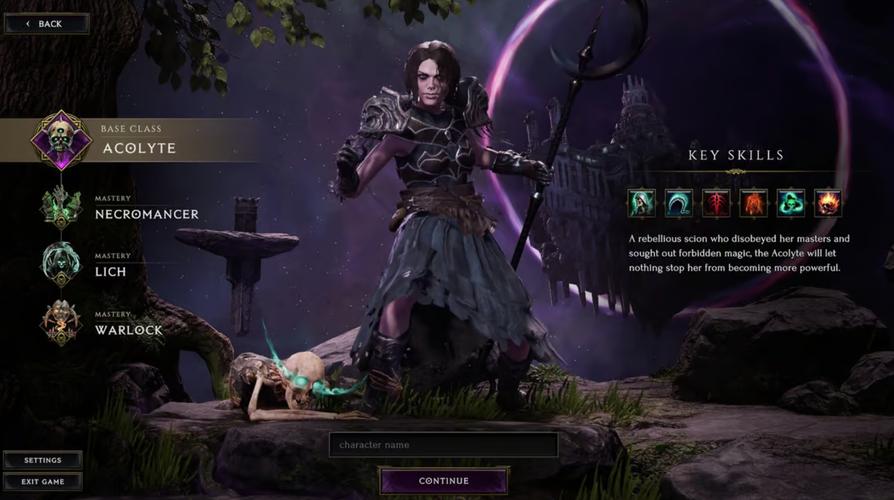Inspect the teal scythe arc skill icon
The height and width of the screenshot is (500, 894).
(x=679, y=203)
